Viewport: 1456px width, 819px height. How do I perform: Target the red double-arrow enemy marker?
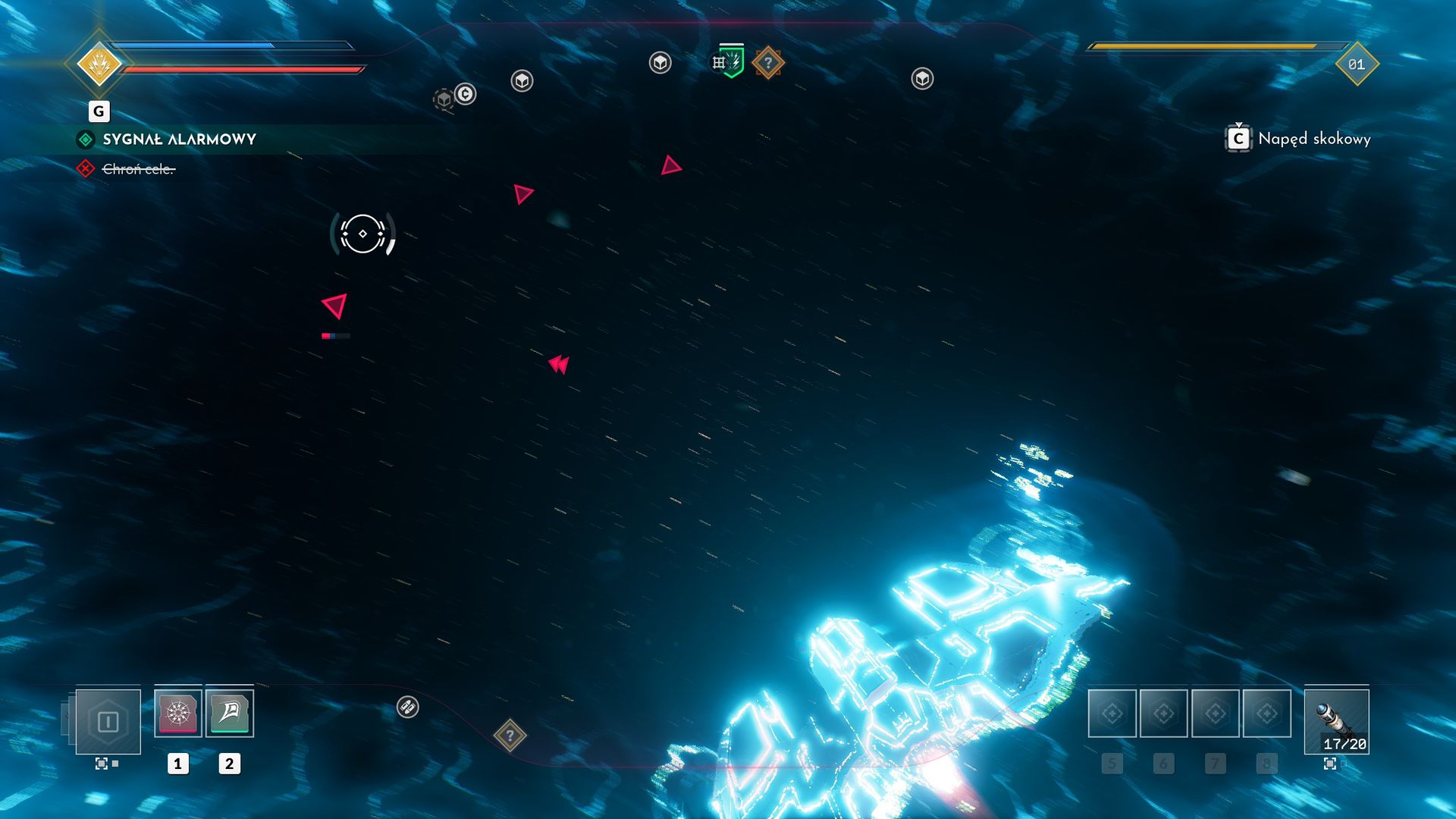[559, 365]
